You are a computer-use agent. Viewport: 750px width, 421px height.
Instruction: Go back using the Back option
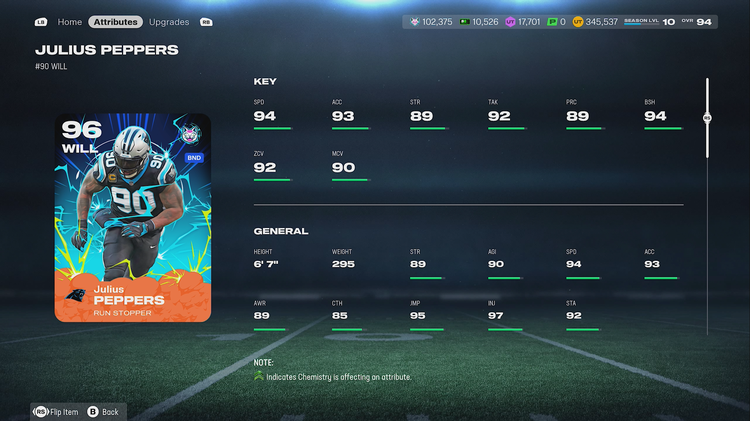(x=104, y=411)
